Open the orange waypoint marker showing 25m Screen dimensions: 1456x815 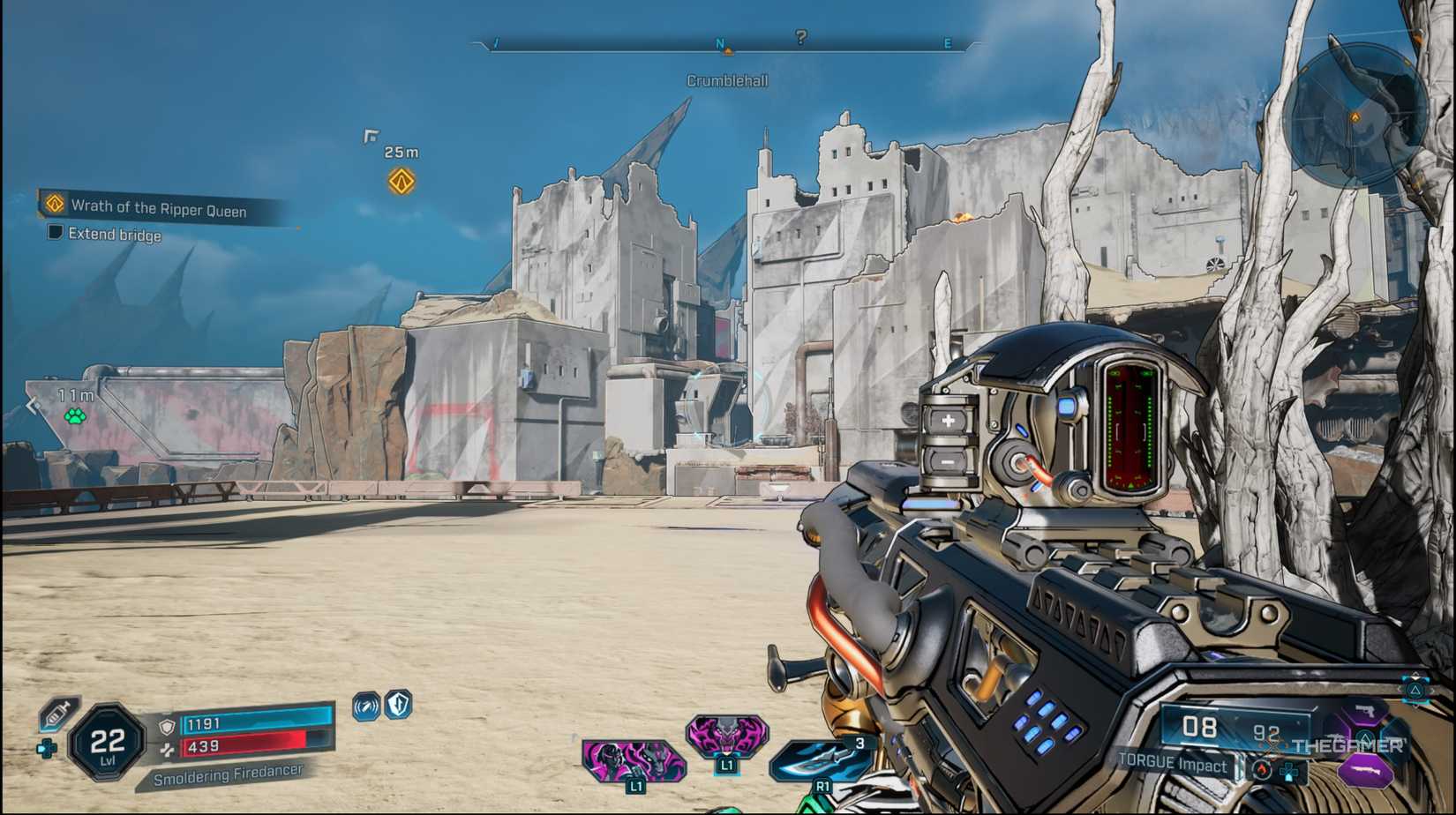[x=402, y=182]
